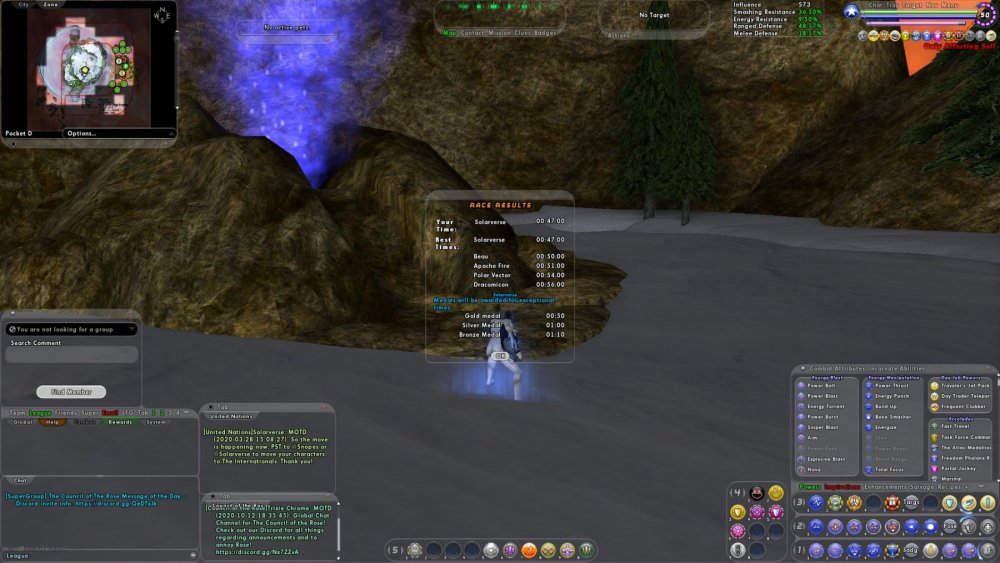Use the Energy Punch power

(889, 396)
